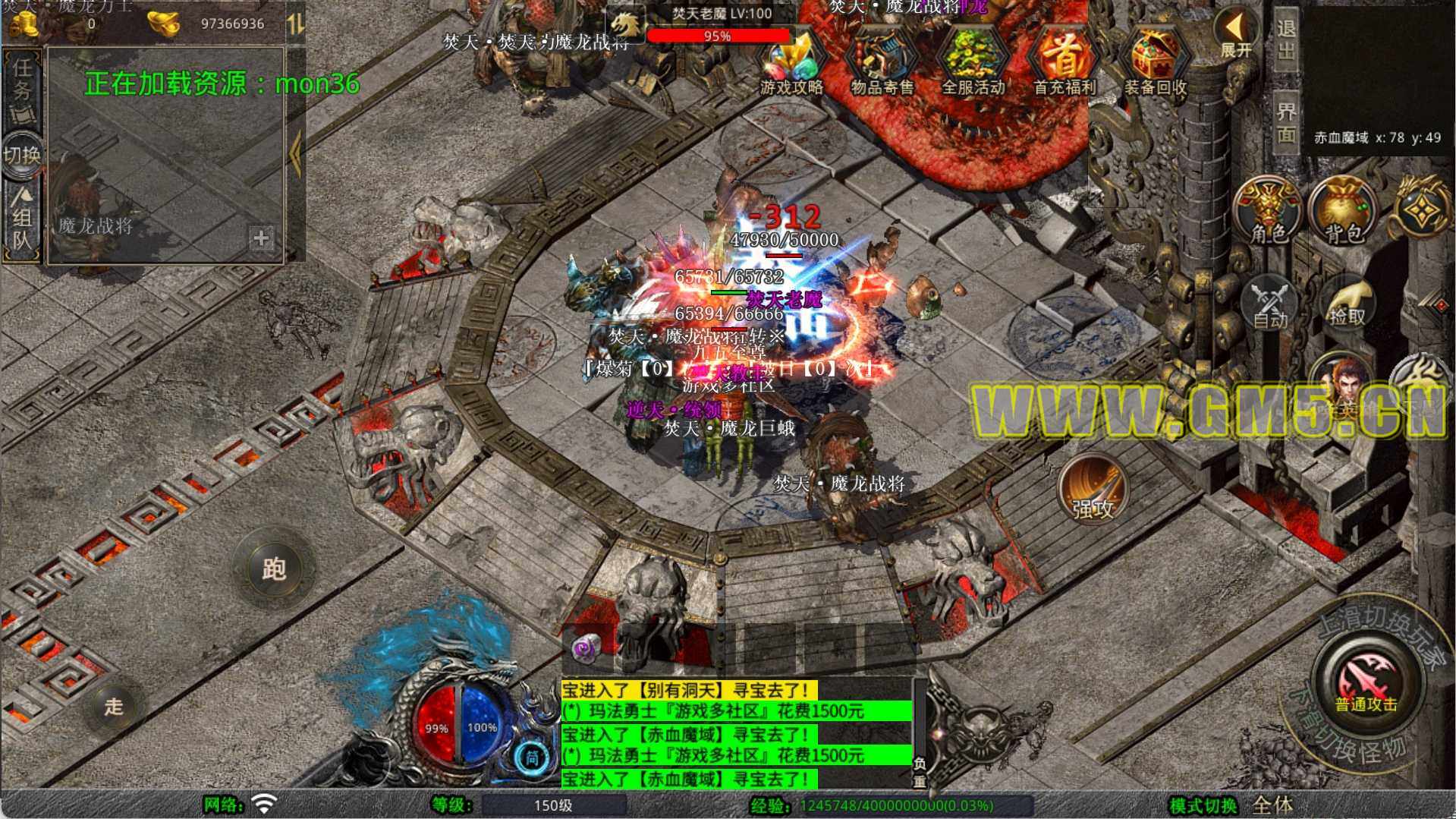Switch to the 组队 team tab

22,220
